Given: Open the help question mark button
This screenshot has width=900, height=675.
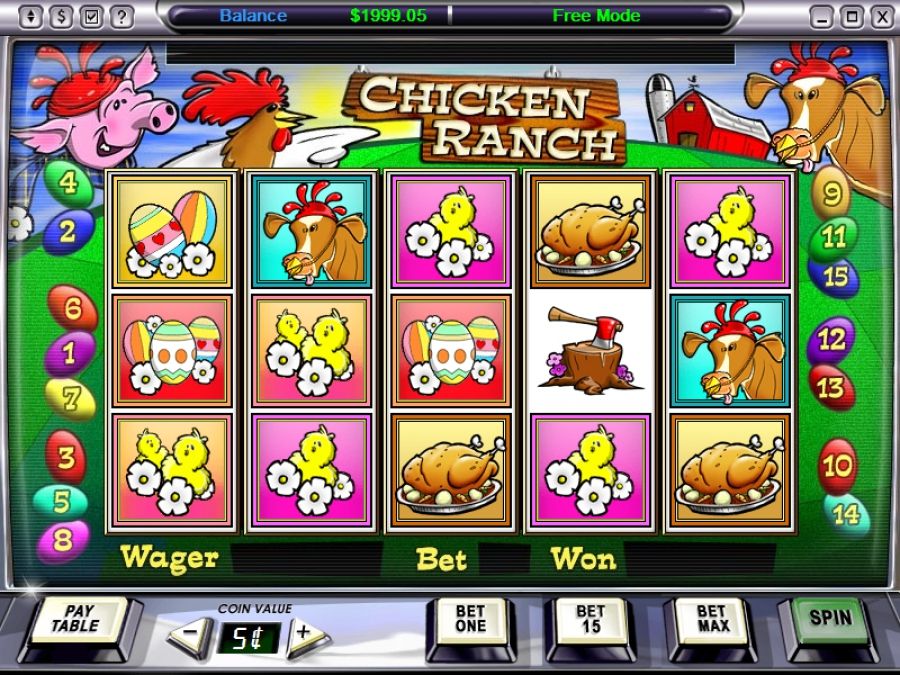Looking at the screenshot, I should click(122, 17).
